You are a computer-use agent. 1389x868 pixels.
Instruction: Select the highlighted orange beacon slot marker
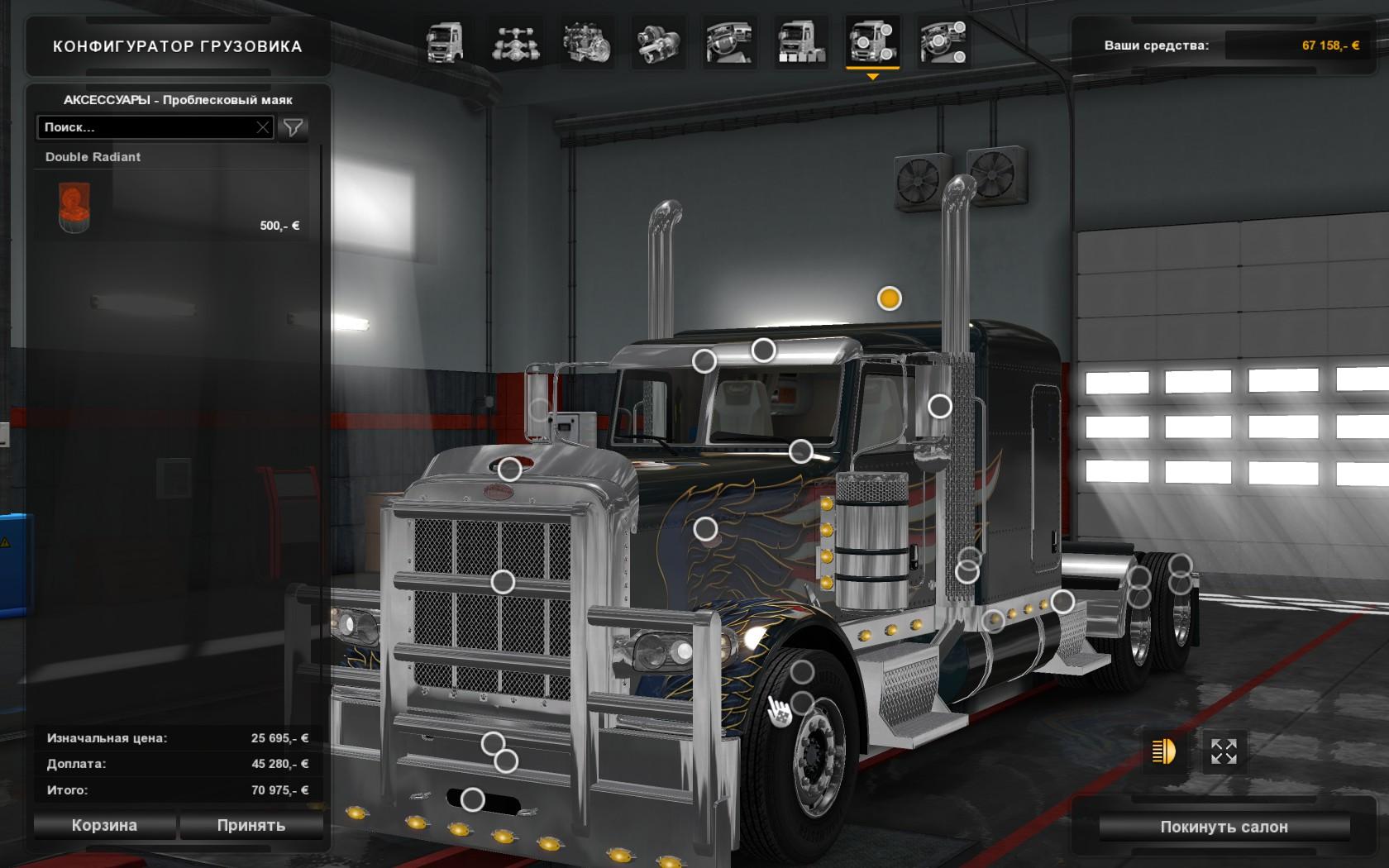tap(890, 298)
